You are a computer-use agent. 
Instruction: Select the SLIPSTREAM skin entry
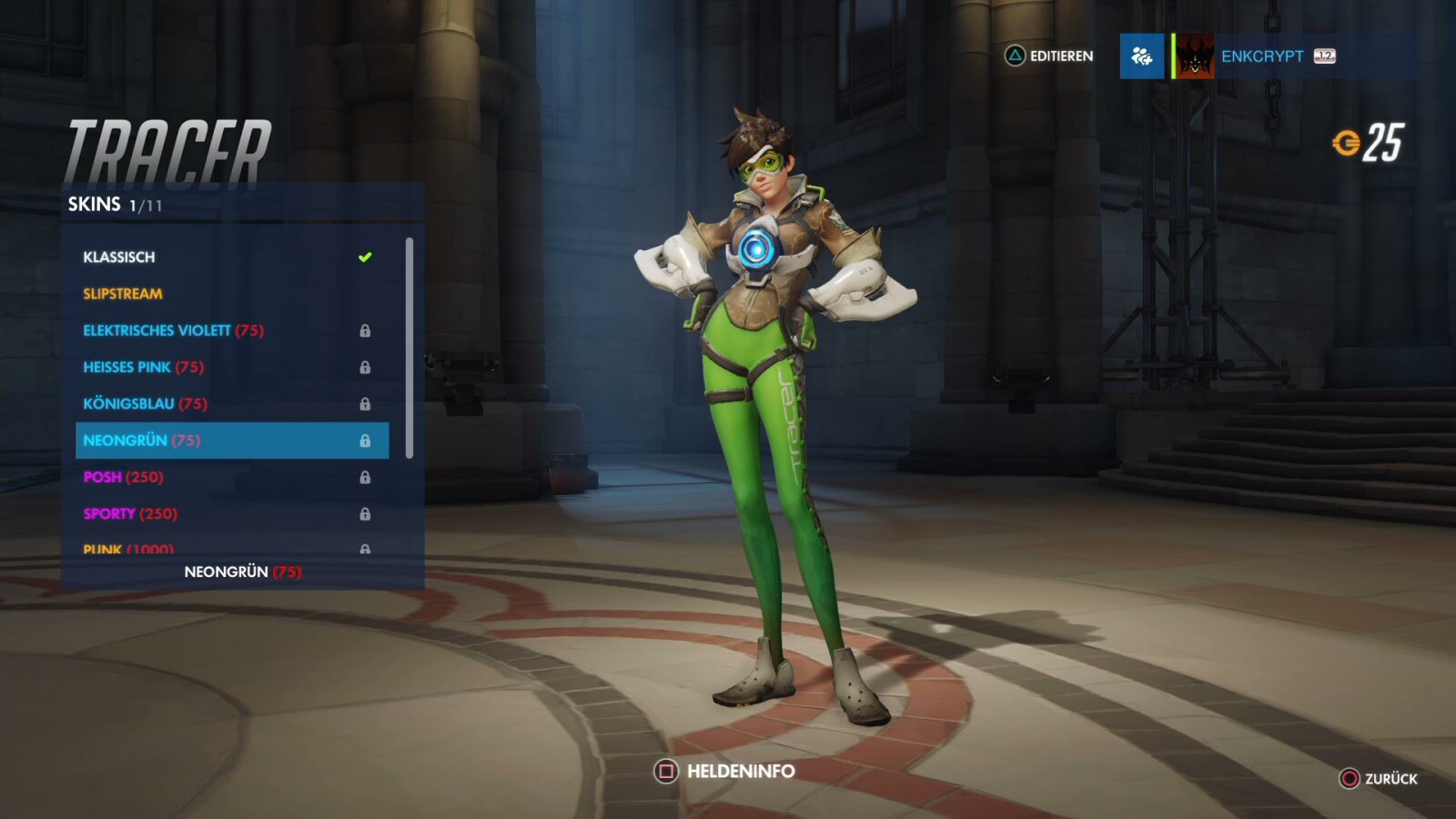123,293
